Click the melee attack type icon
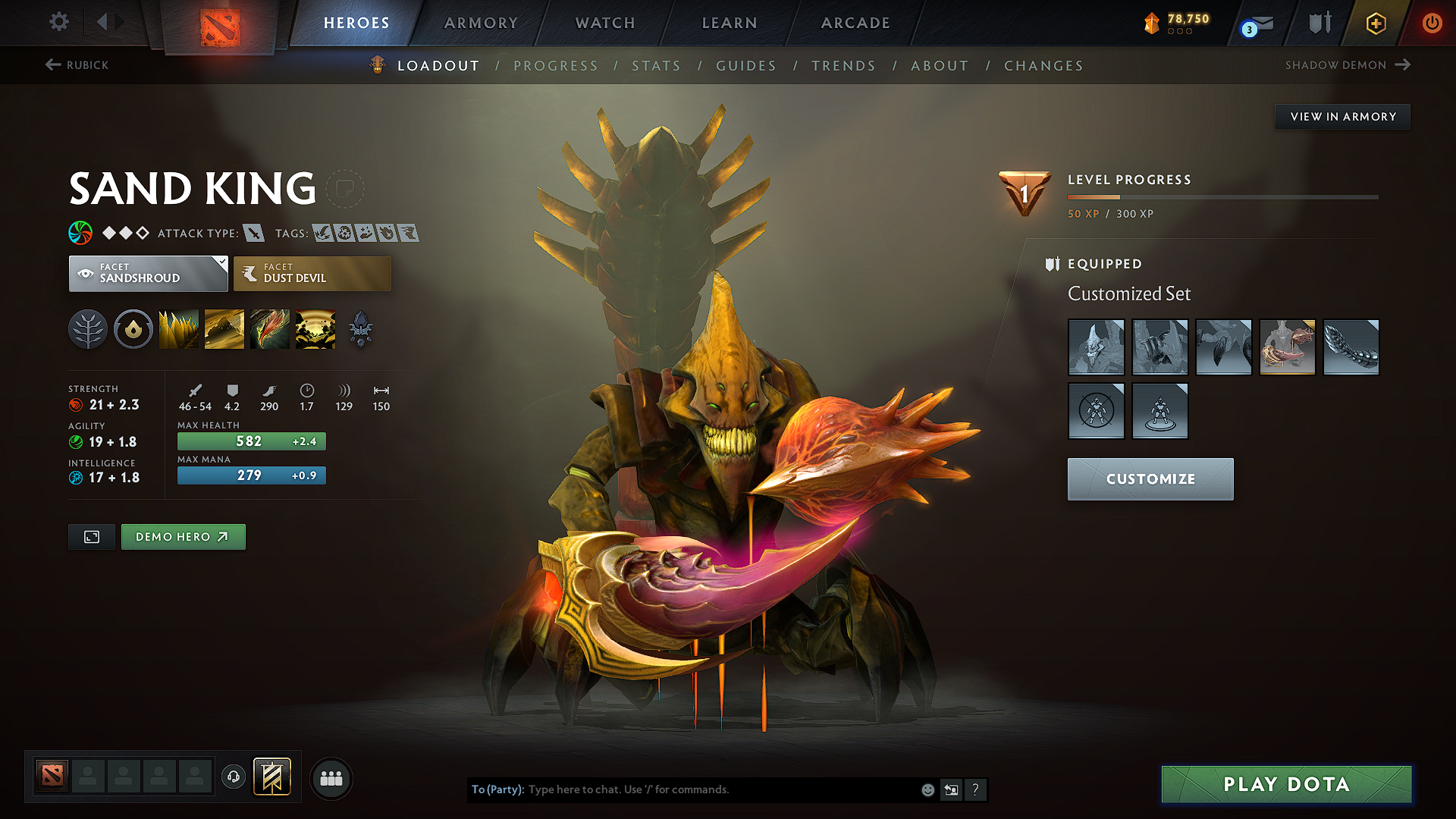The image size is (1456, 819). [253, 234]
